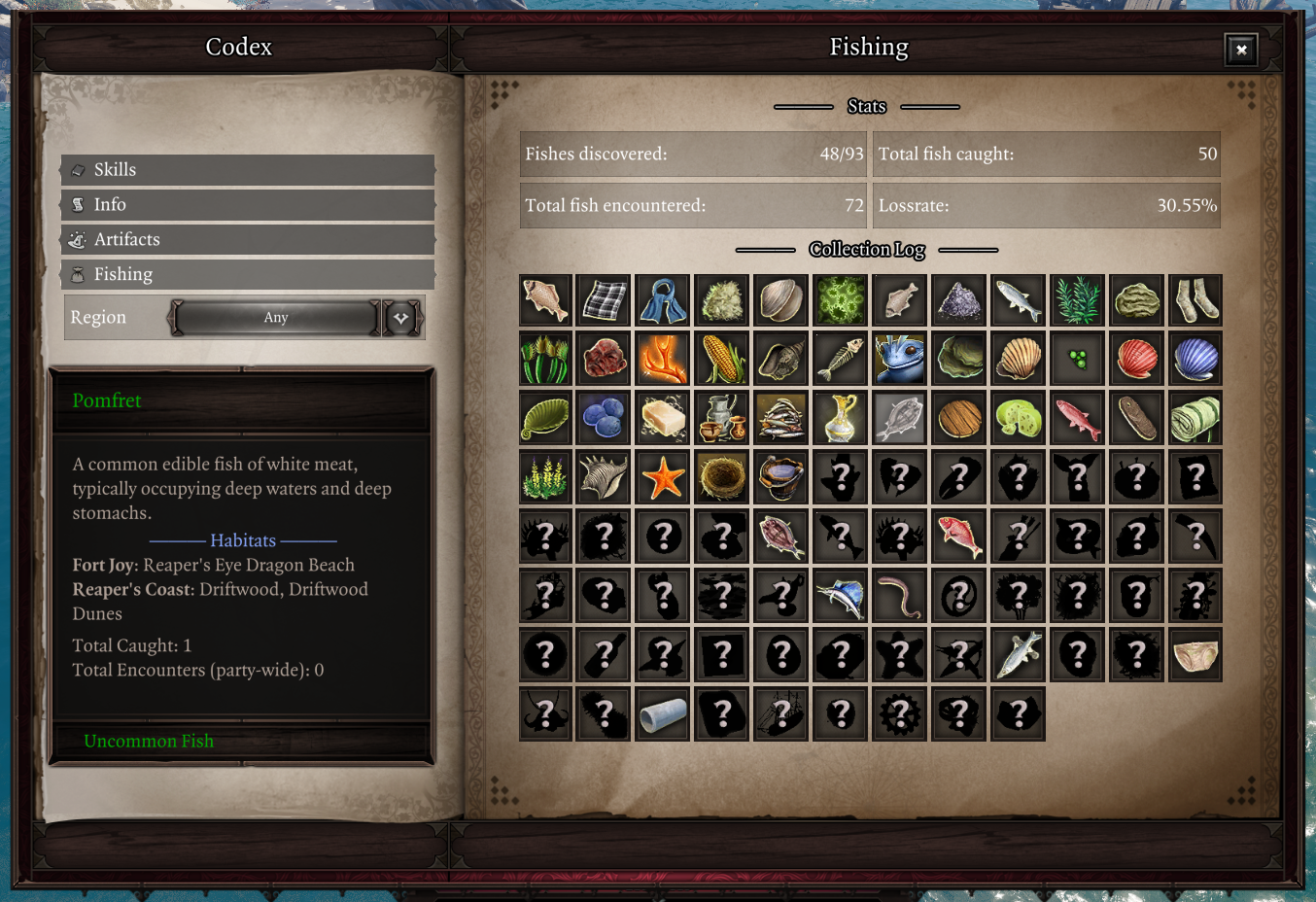Expand the Region selector showing Any
This screenshot has height=902, width=1316.
click(275, 317)
